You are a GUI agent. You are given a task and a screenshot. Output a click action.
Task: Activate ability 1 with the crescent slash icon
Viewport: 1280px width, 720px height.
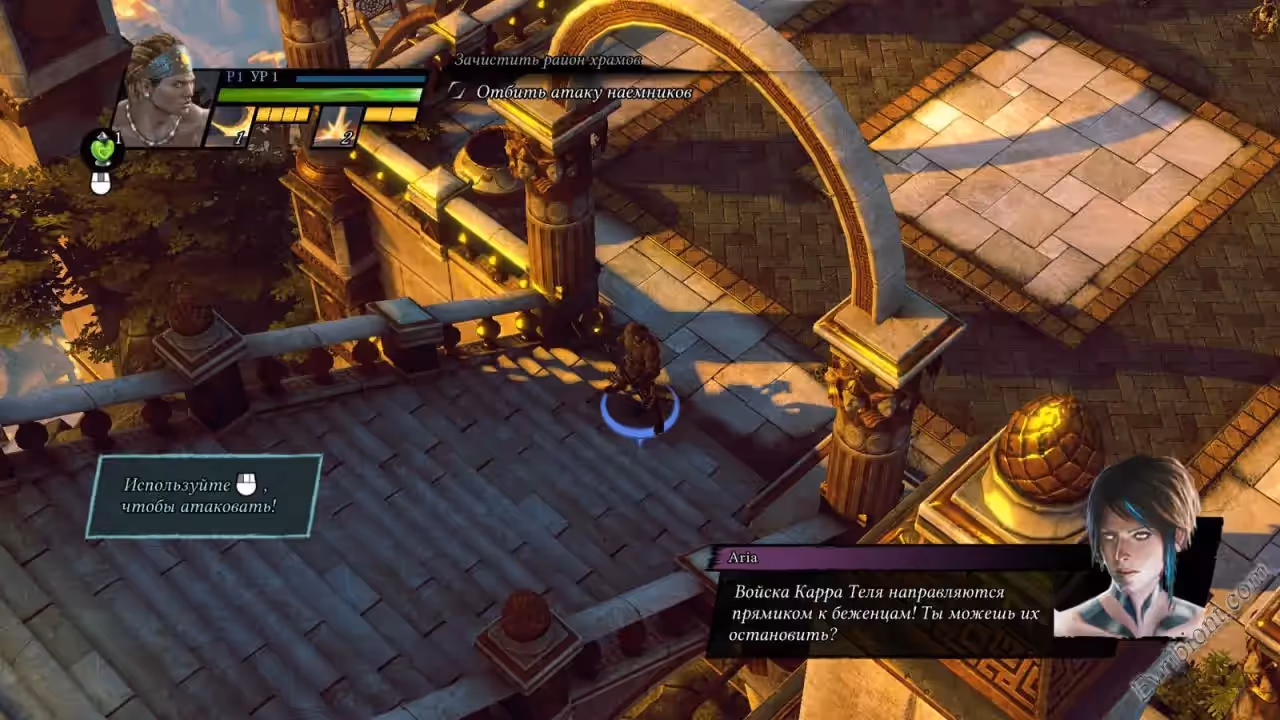(228, 127)
